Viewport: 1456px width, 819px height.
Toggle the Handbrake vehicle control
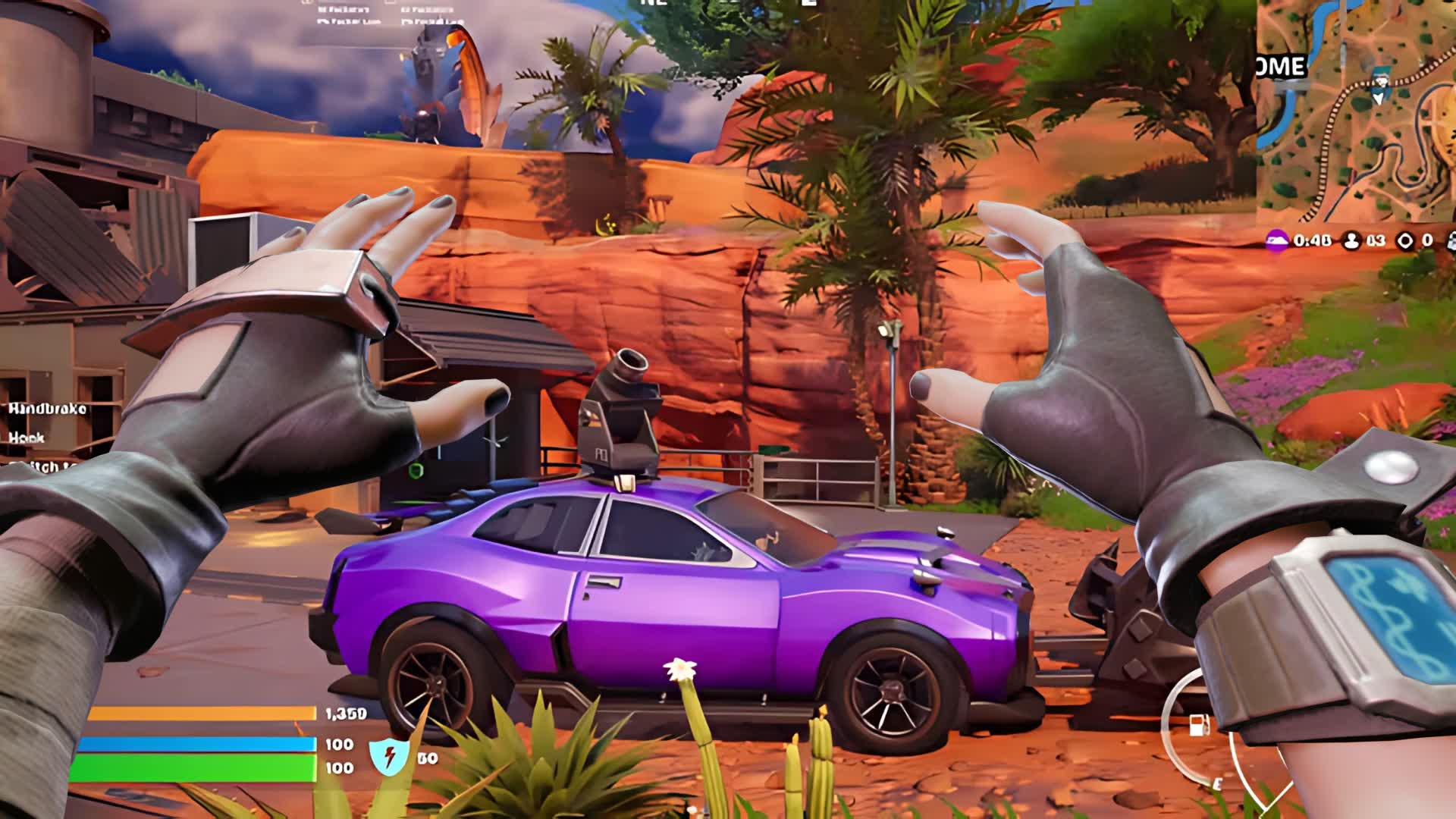pos(47,410)
